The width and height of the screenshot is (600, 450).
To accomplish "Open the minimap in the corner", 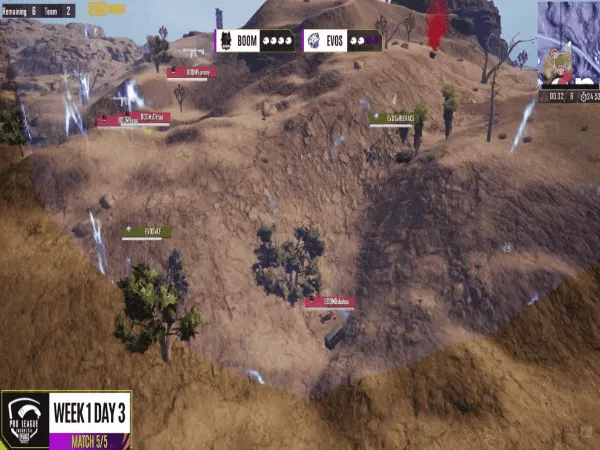I will click(567, 45).
